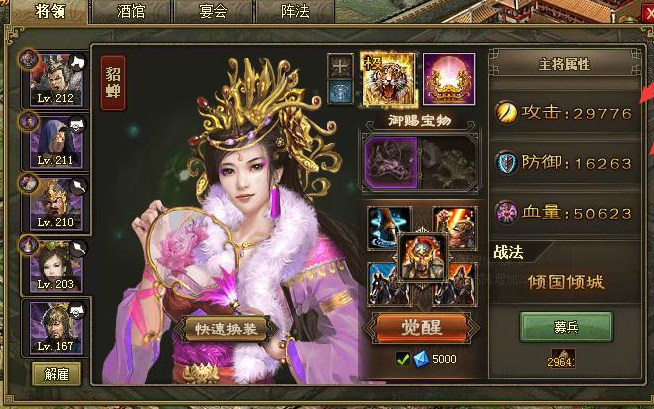
Task: Activate the 觉醒 awaken button
Action: coord(420,327)
